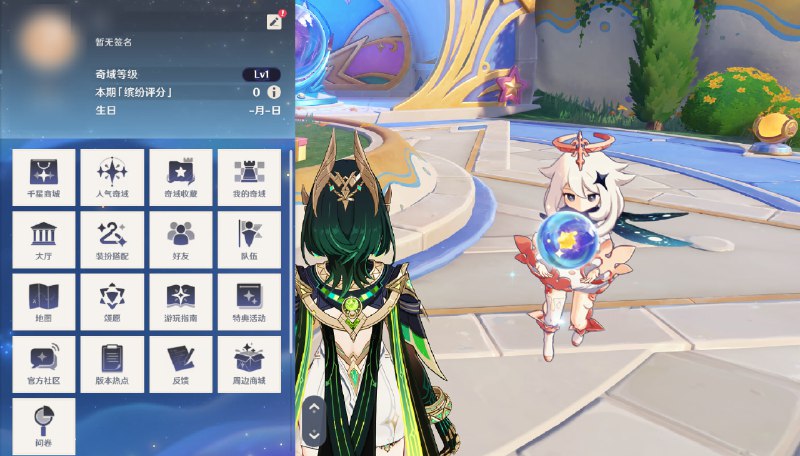Select the 颂愿 wish tile
The image size is (800, 456).
coord(112,302)
